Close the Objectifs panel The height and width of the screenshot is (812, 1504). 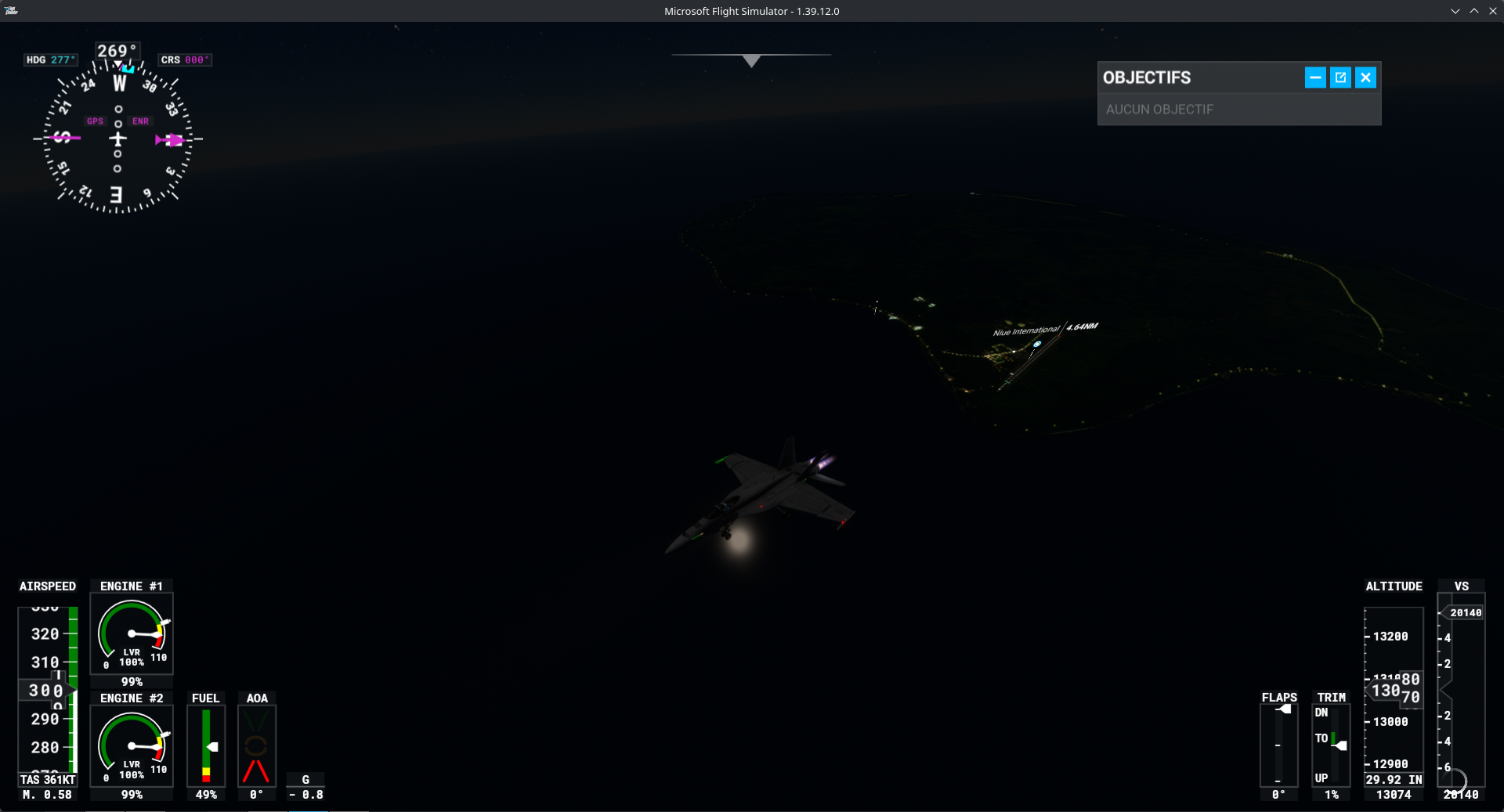[1365, 78]
